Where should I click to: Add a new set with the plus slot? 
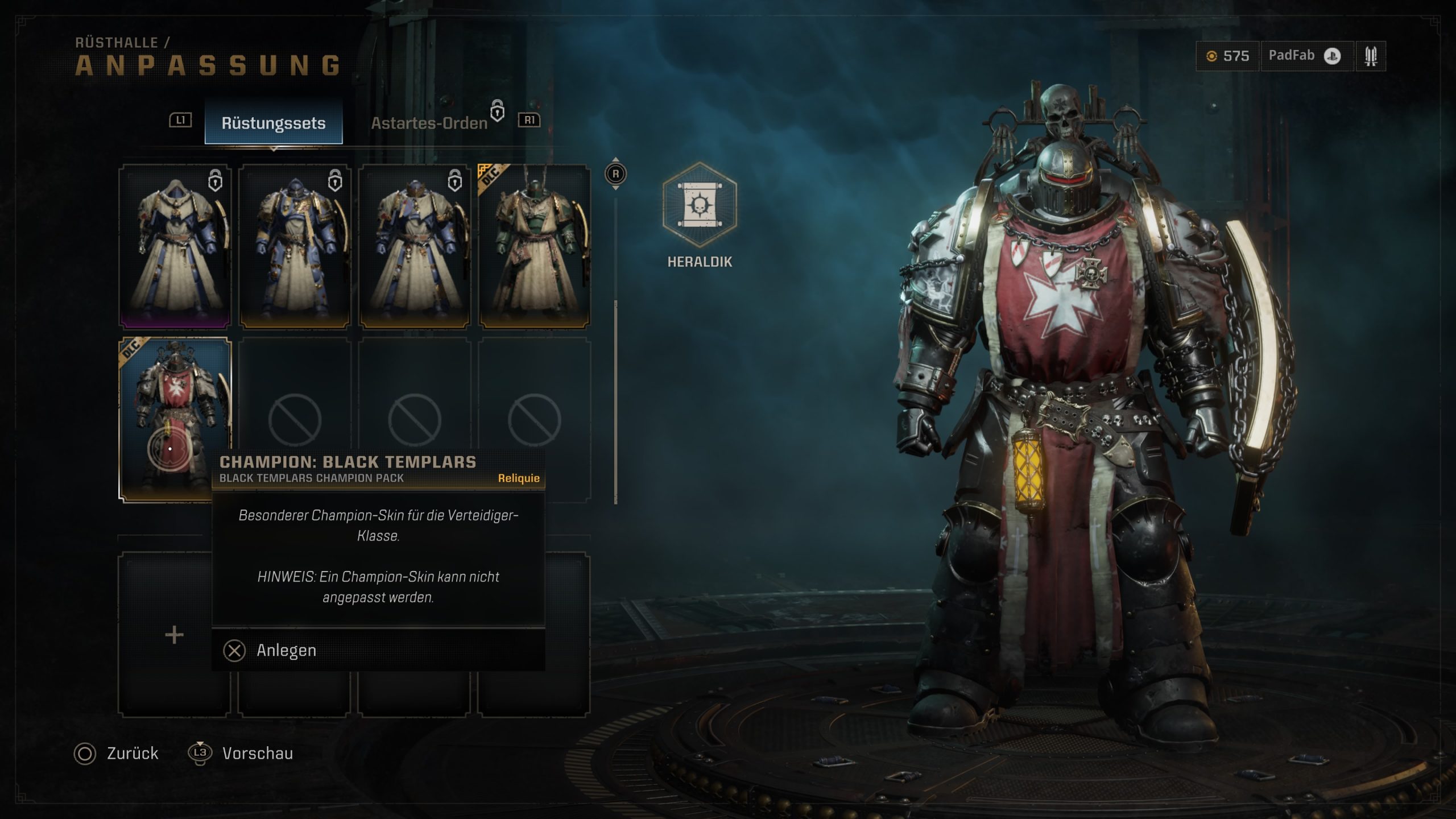174,635
